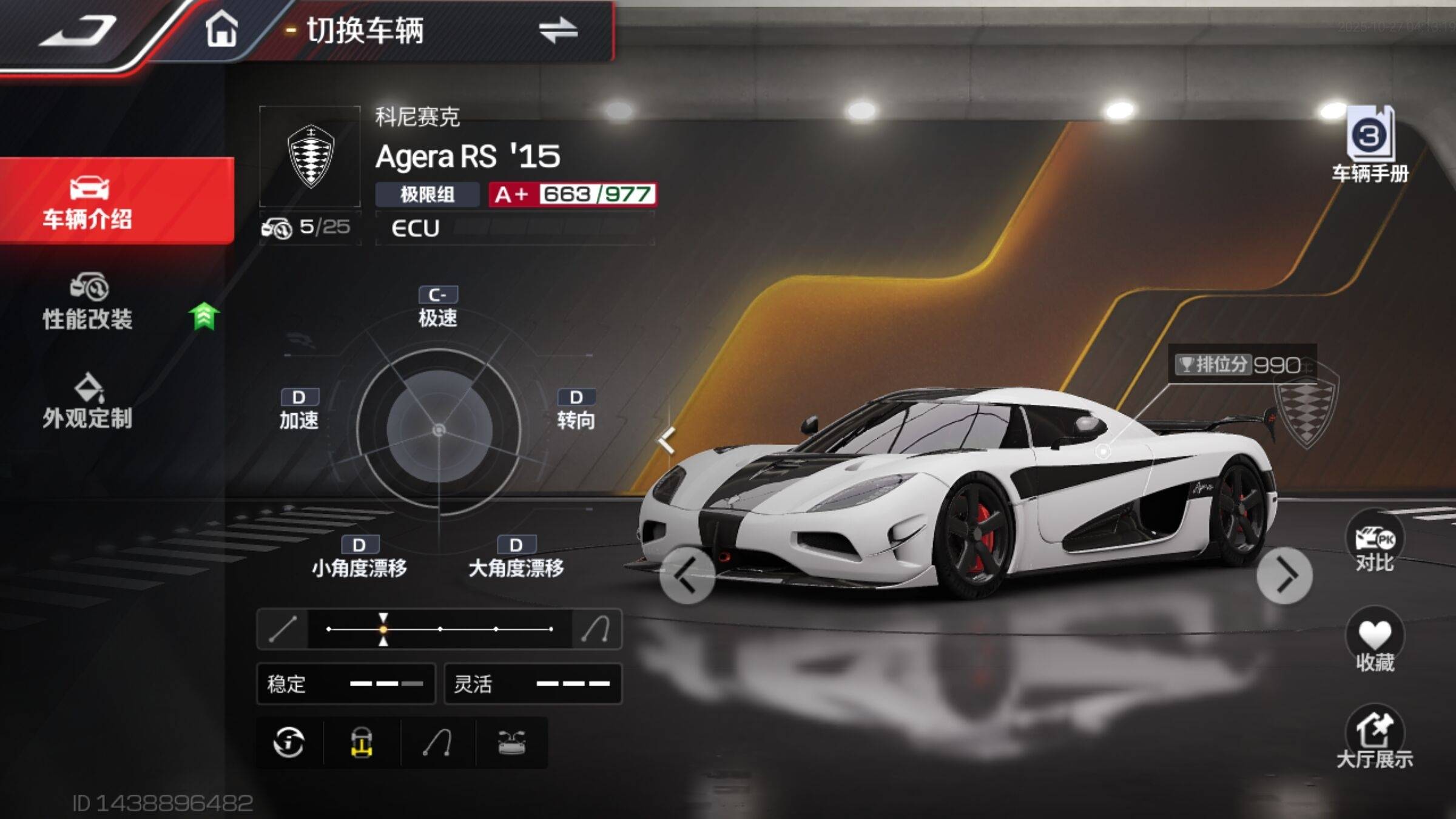
Task: Open the 对比 PK comparison
Action: (1375, 545)
